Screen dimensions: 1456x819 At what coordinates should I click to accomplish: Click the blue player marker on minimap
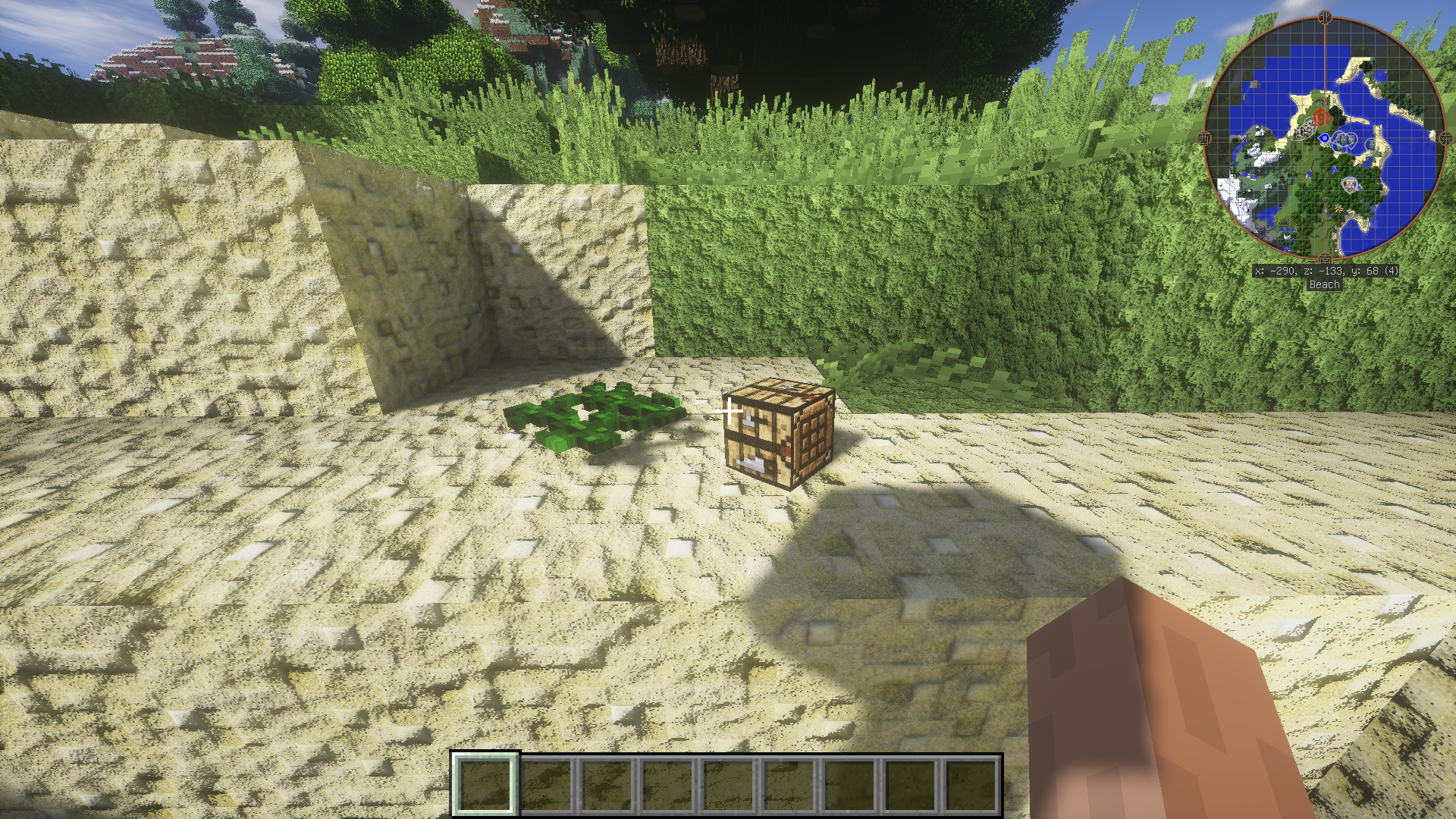point(1324,138)
